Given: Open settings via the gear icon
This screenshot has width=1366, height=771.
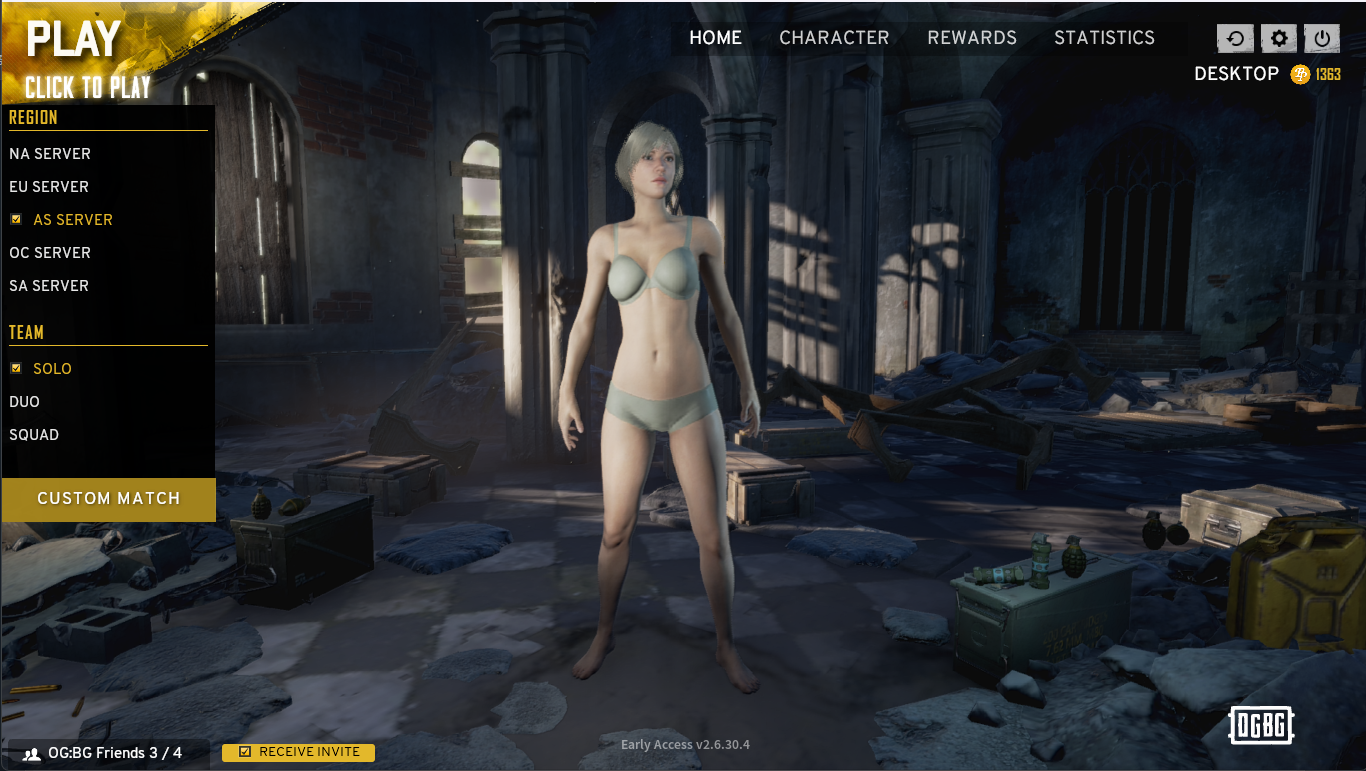Looking at the screenshot, I should pyautogui.click(x=1277, y=38).
